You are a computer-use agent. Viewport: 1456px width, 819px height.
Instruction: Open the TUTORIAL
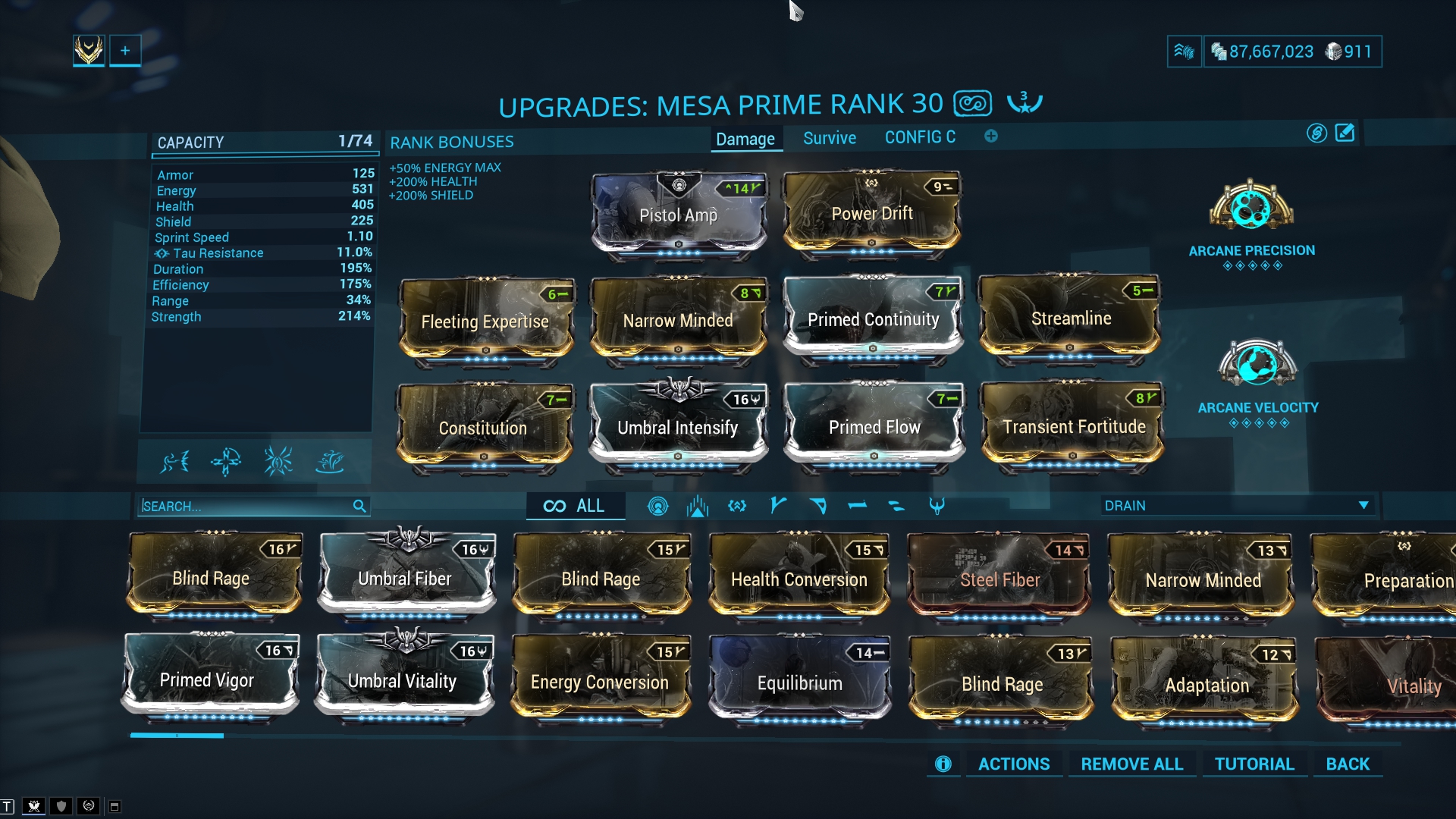[x=1254, y=764]
